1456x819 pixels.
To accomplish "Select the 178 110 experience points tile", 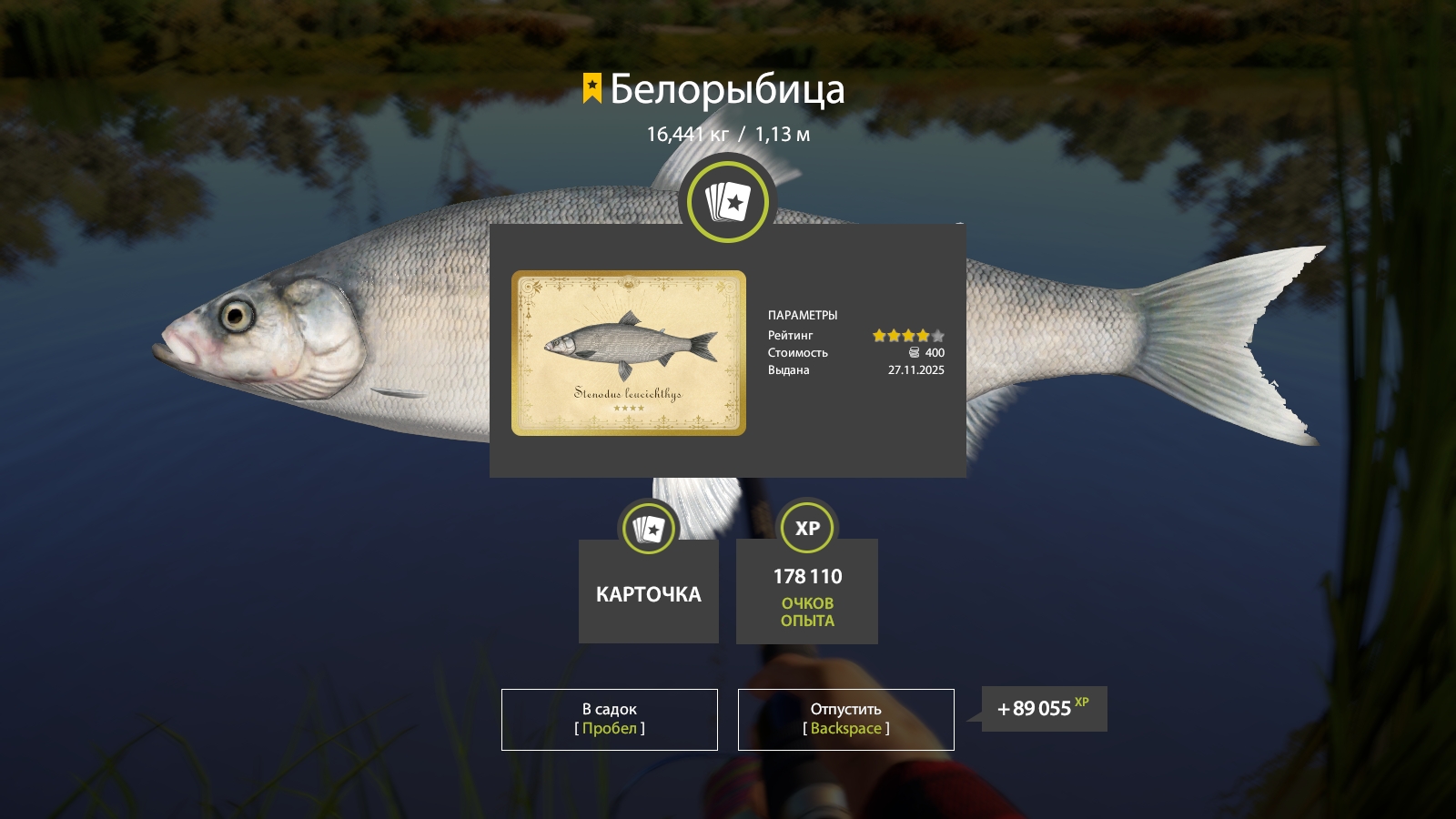I will tap(807, 591).
